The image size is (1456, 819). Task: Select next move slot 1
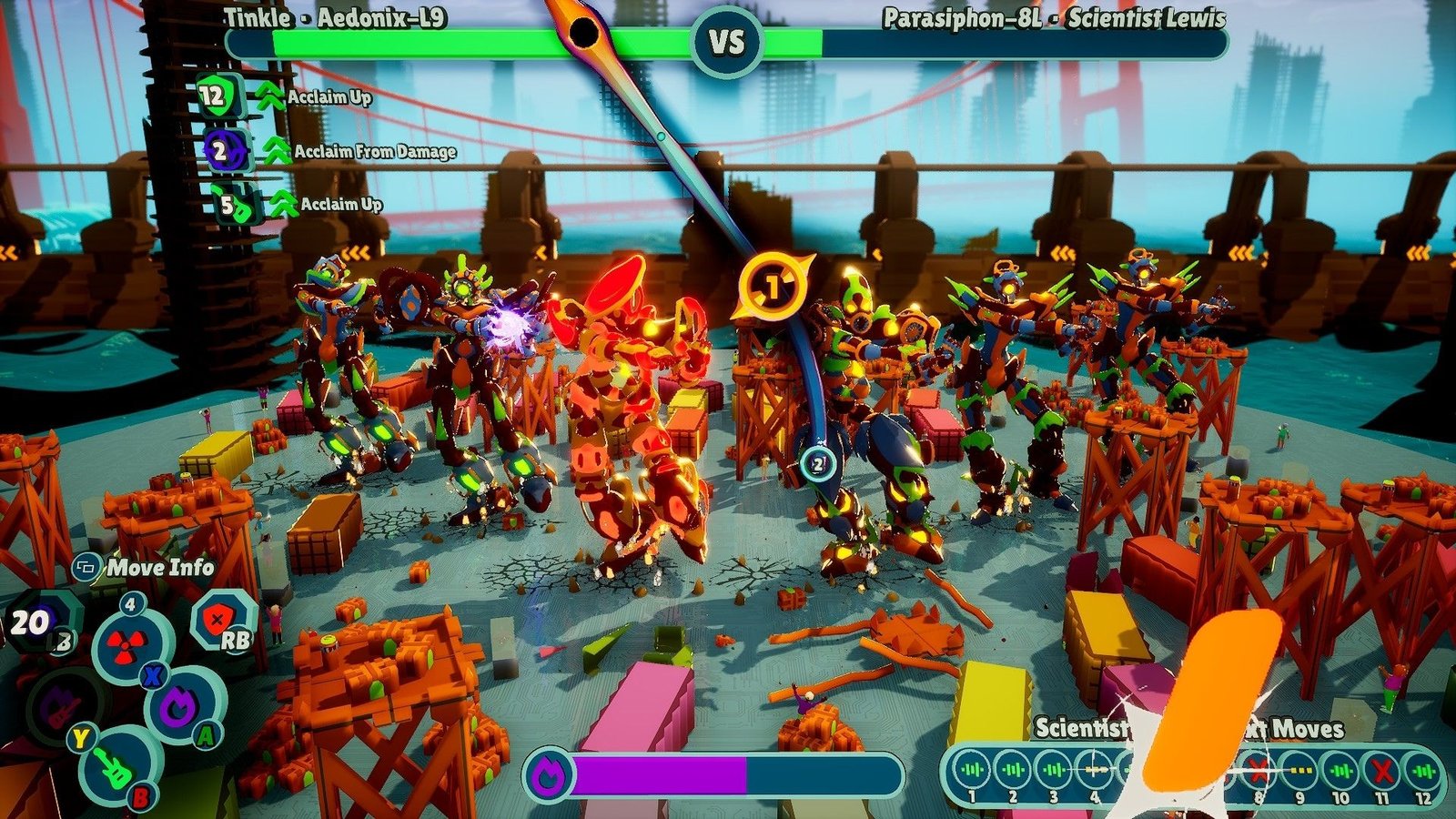(x=972, y=771)
